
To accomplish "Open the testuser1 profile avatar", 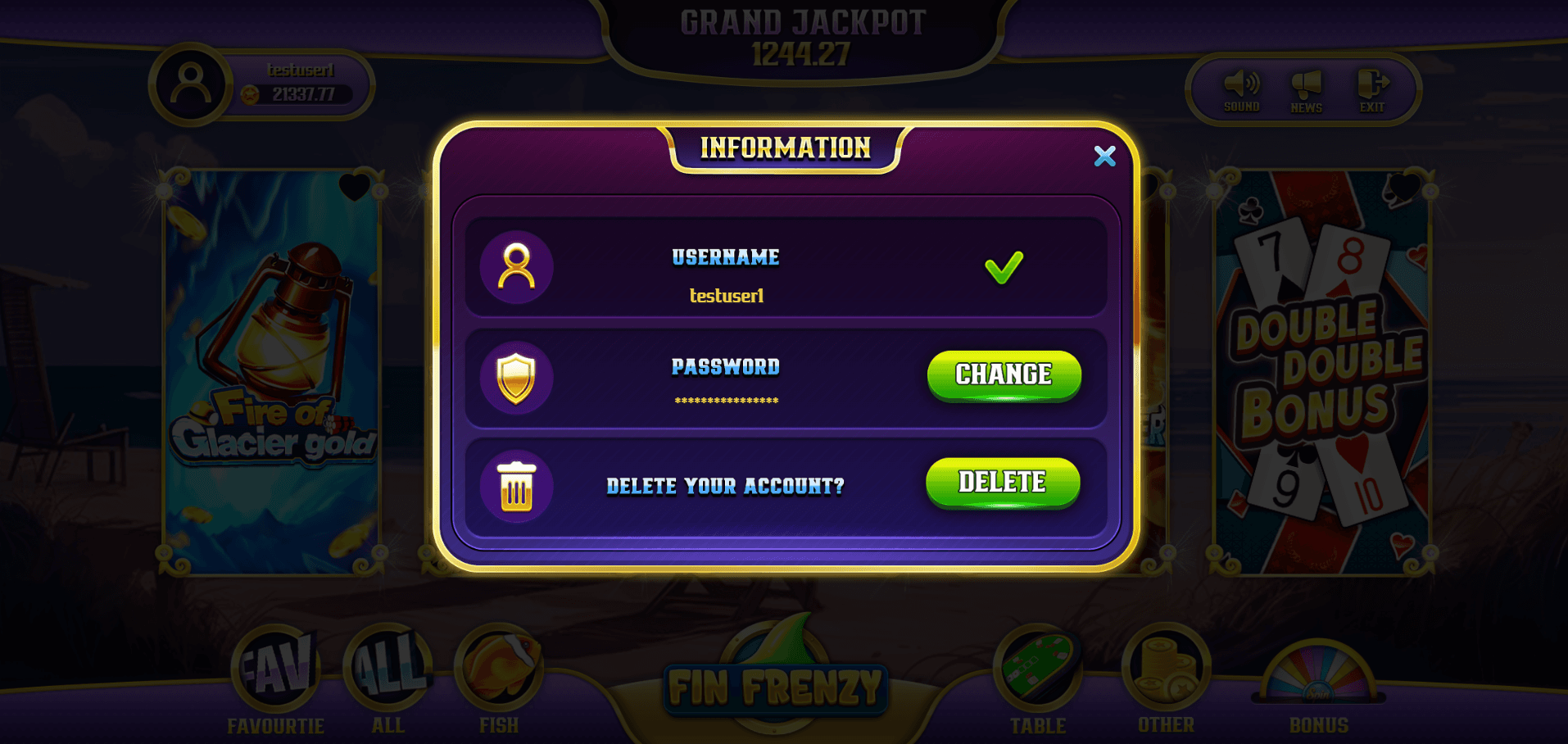I will point(193,84).
